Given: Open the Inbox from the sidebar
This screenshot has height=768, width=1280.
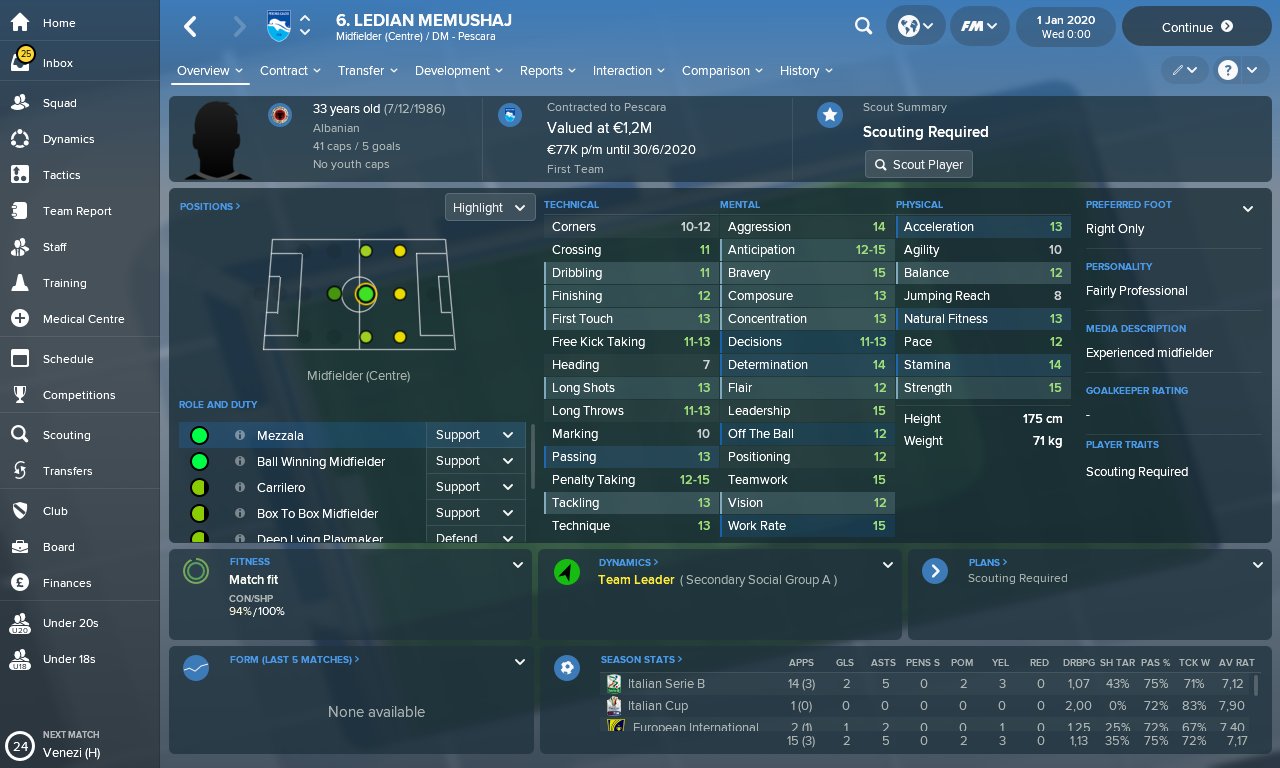Looking at the screenshot, I should [58, 63].
